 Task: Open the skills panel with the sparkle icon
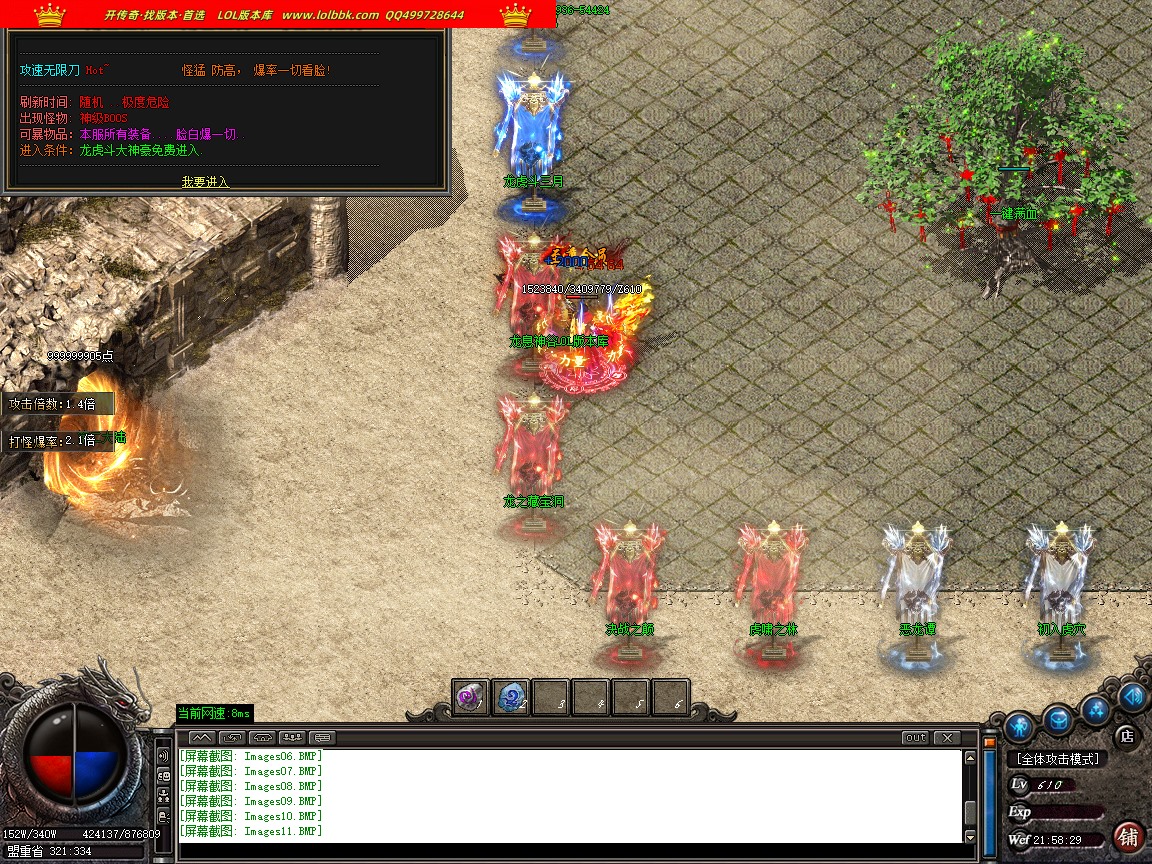[x=1097, y=711]
